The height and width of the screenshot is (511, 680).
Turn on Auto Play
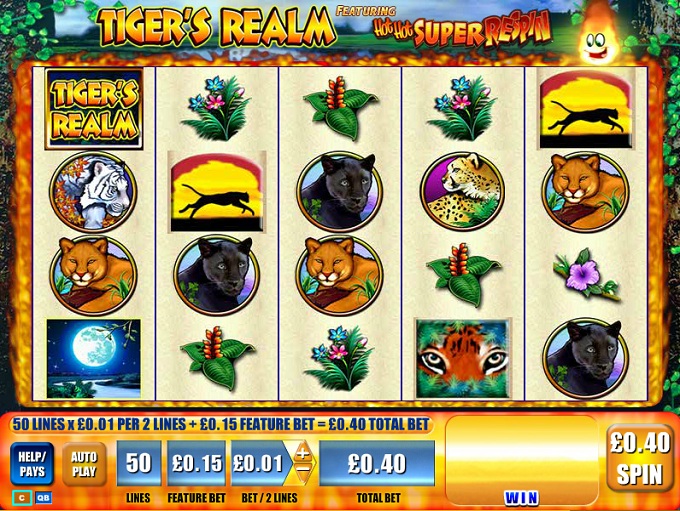point(84,464)
